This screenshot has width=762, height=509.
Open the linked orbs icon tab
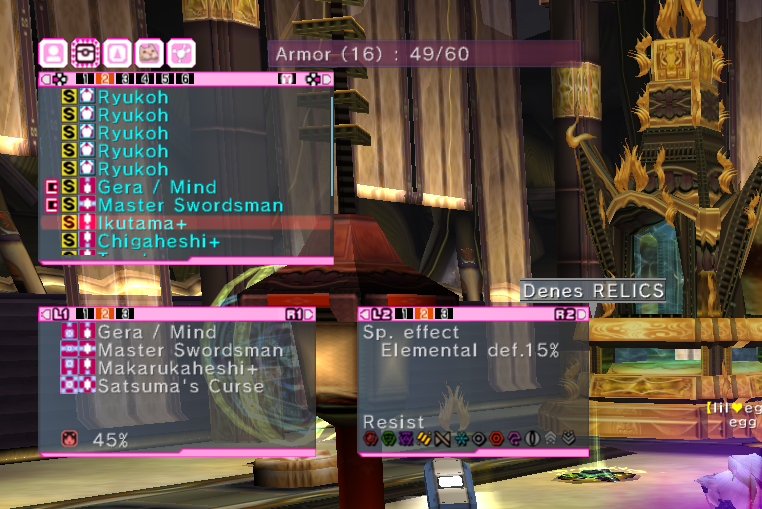[182, 52]
